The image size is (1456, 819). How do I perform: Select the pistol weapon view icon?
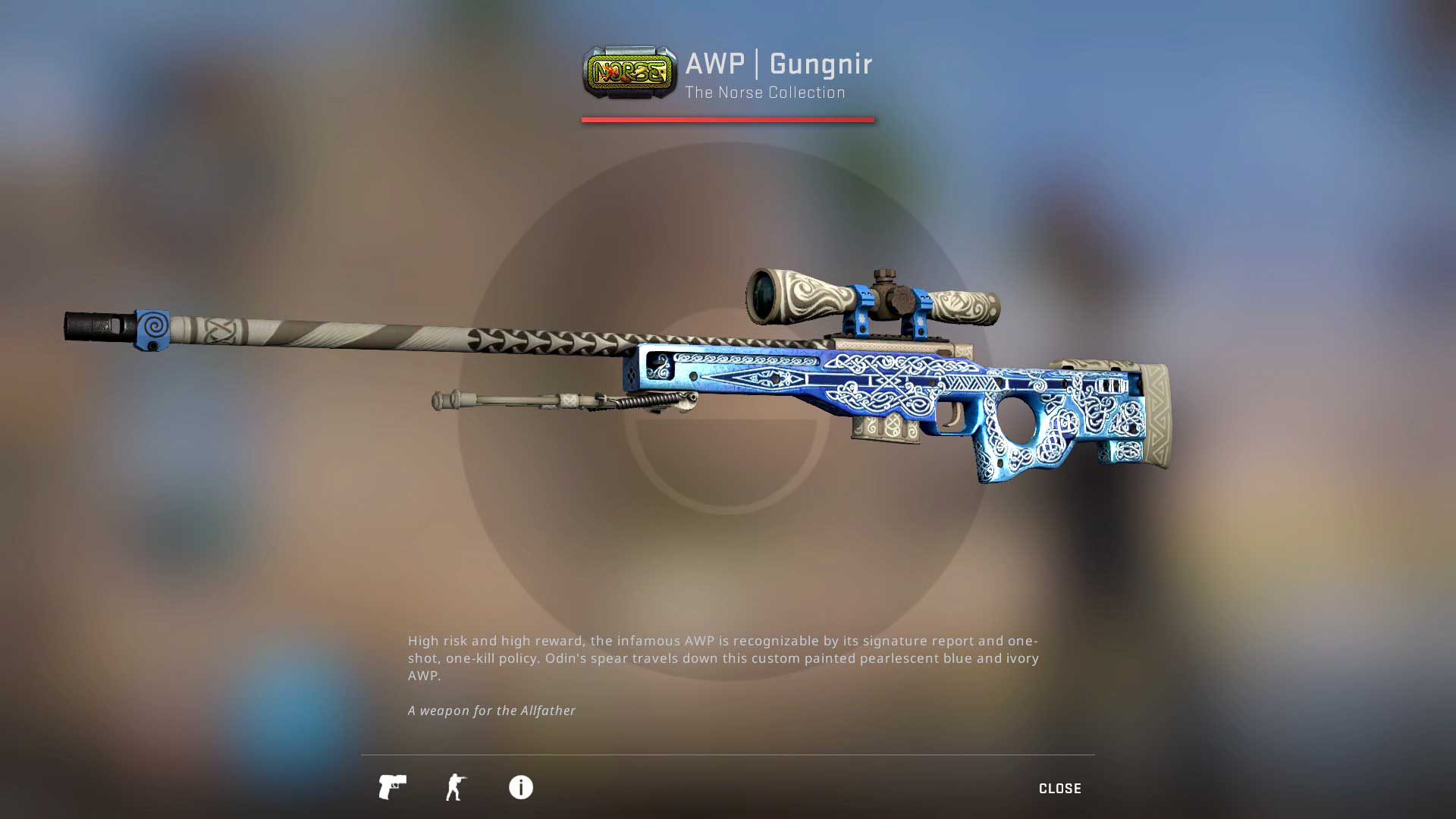[x=392, y=787]
